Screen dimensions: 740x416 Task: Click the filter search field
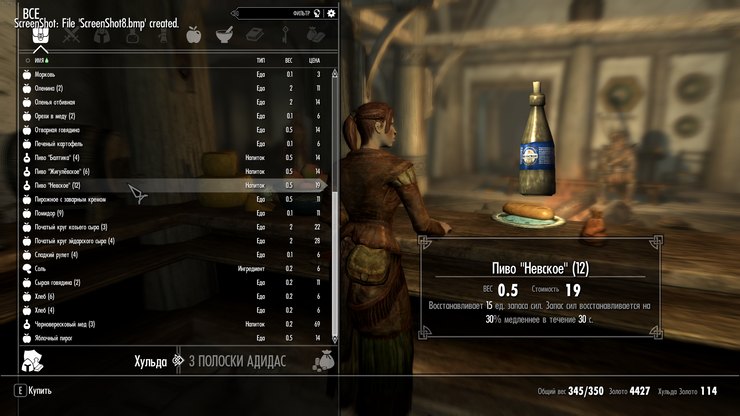[279, 13]
